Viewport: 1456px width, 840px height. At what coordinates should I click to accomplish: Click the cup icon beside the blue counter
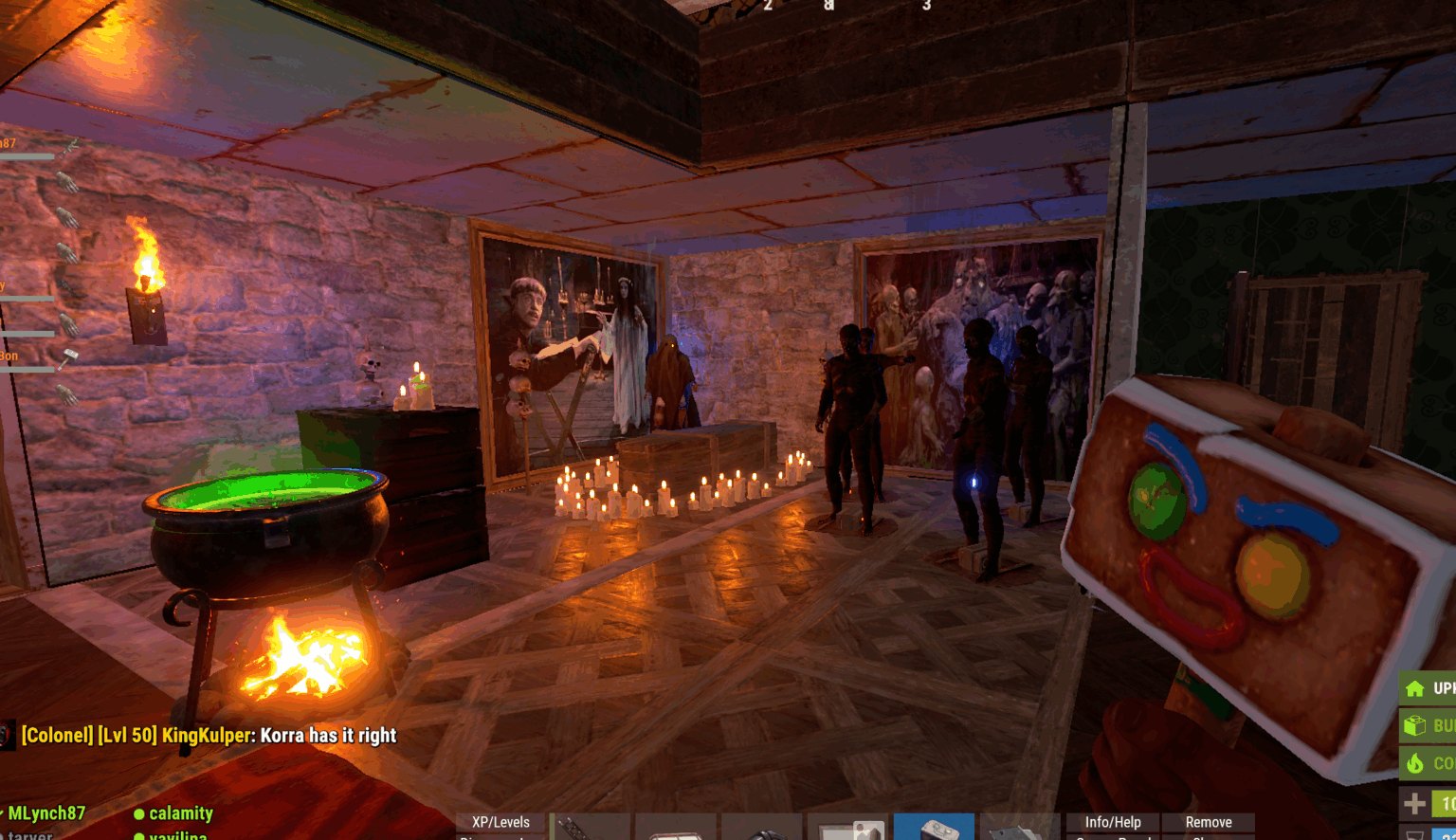tap(1414, 834)
